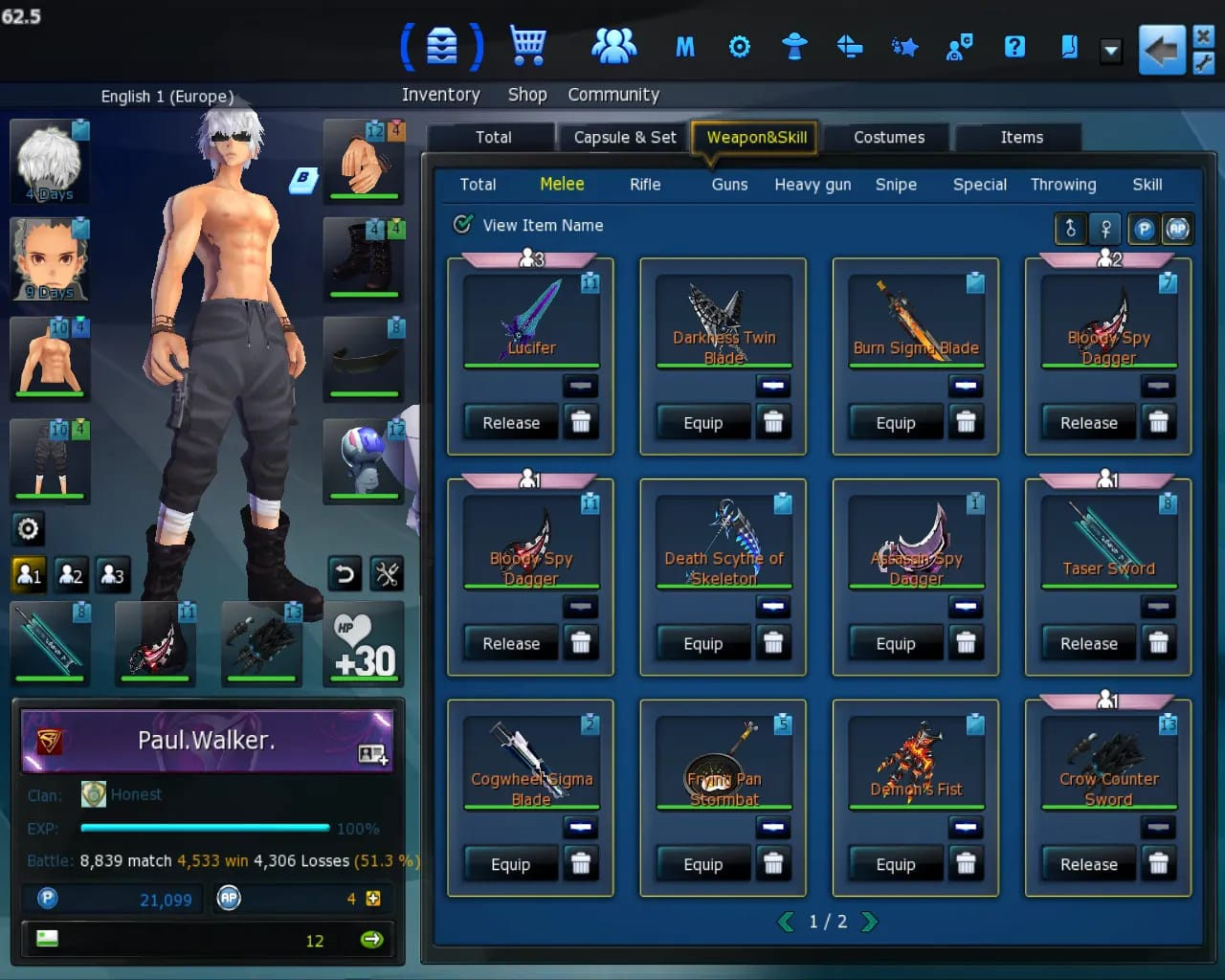Viewport: 1225px width, 980px height.
Task: Delete the Frying Pan Stormbat with trash icon
Action: (773, 864)
